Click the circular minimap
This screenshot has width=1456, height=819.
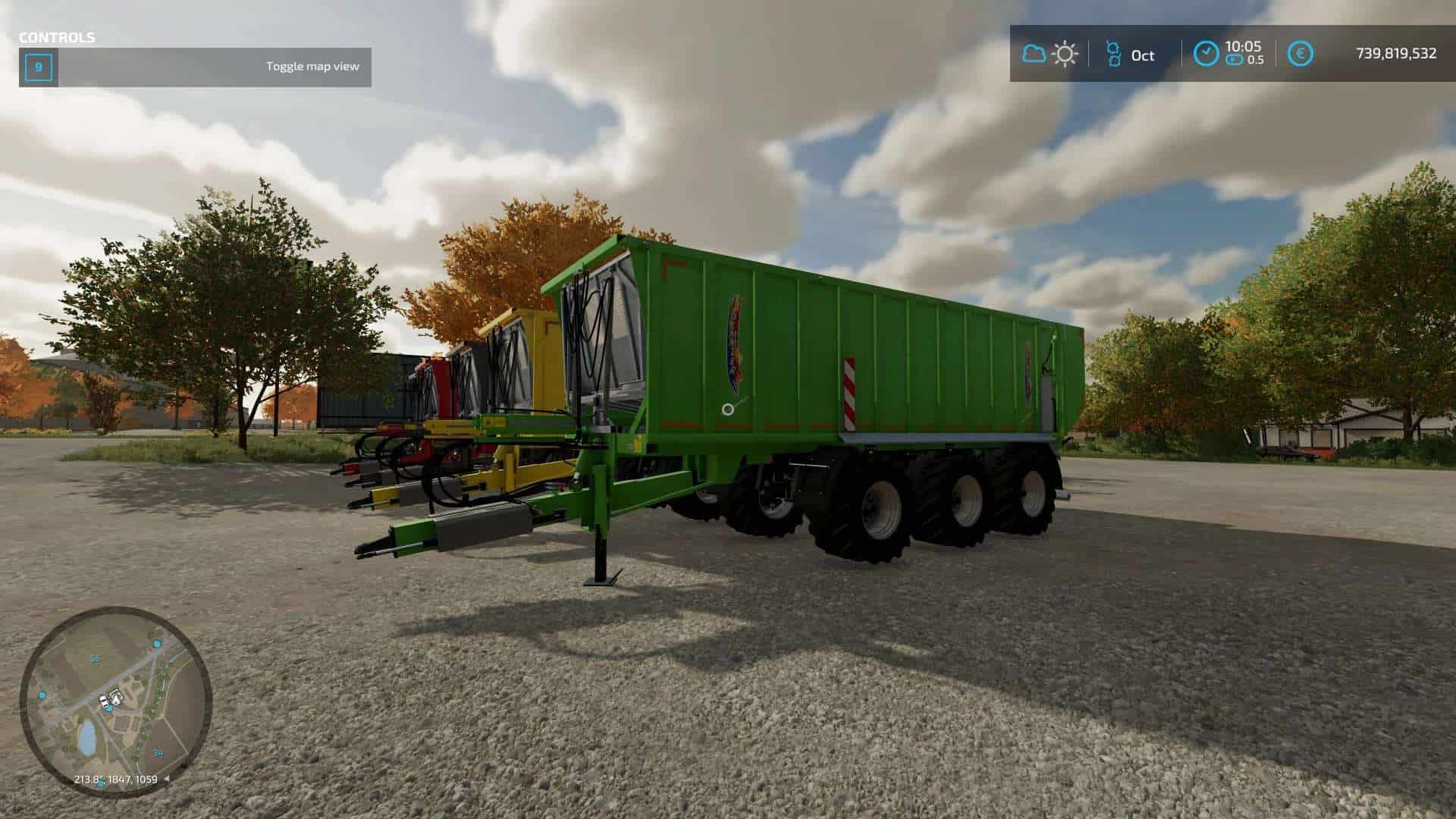(115, 701)
